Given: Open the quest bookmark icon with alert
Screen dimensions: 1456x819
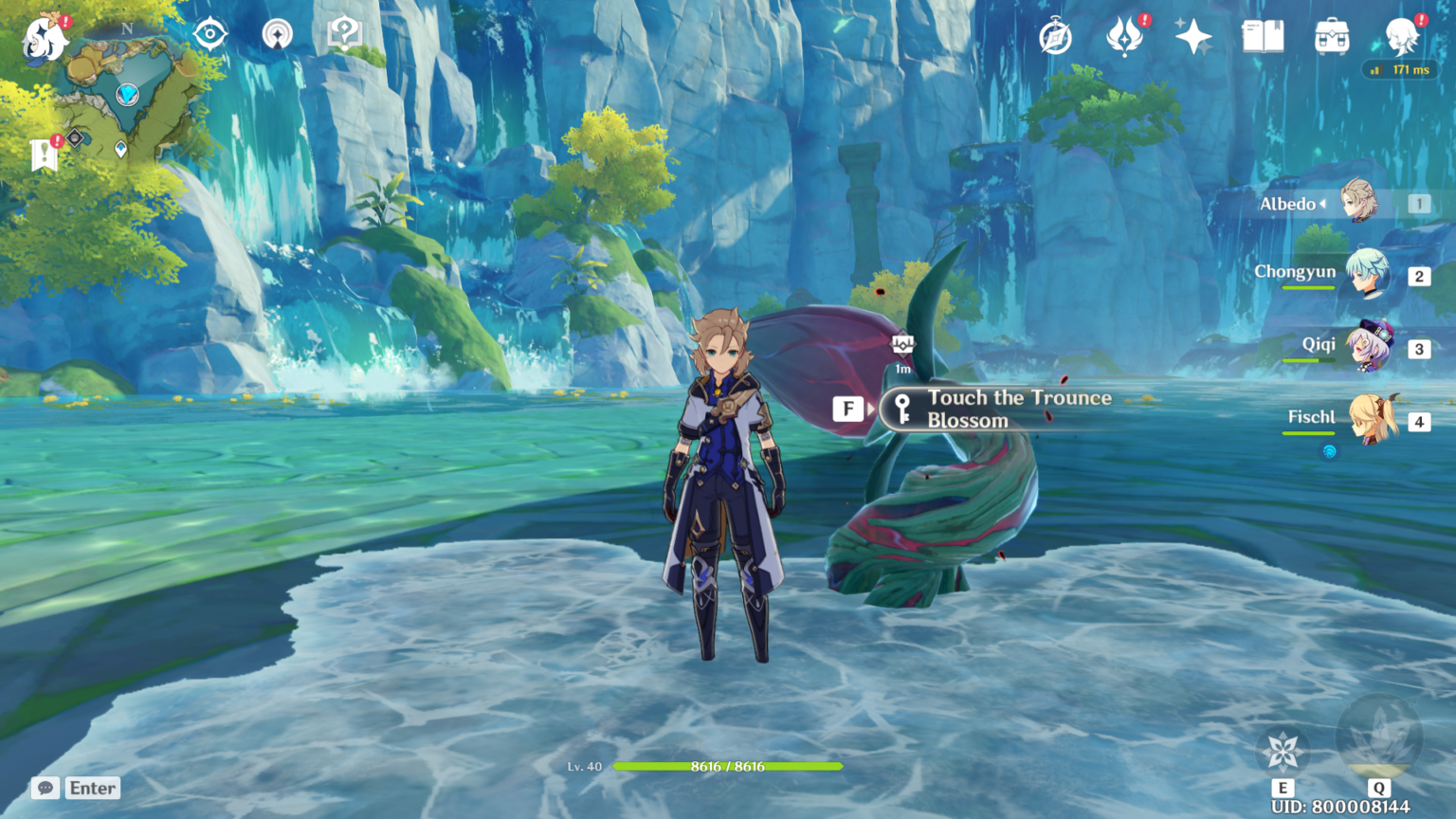Looking at the screenshot, I should click(x=44, y=155).
